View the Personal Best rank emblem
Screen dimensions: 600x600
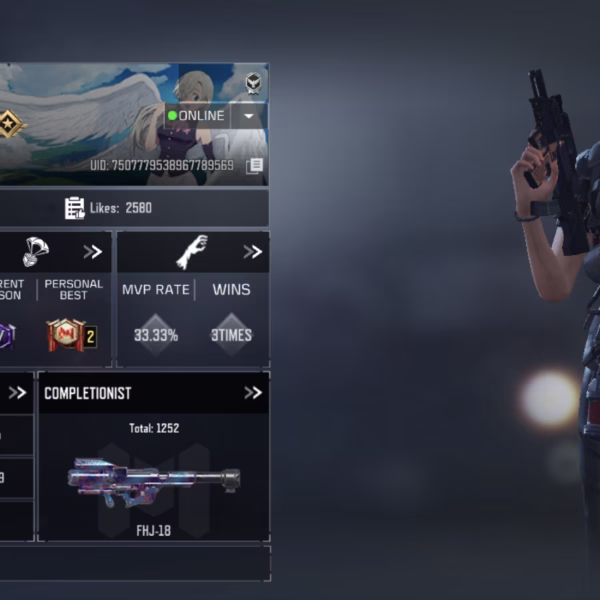71,336
